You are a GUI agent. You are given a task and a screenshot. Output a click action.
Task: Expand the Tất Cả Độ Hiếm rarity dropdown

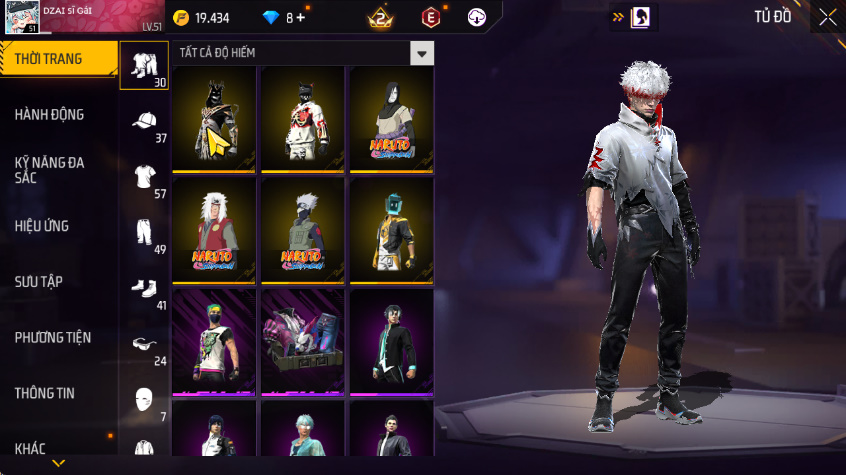(x=423, y=53)
